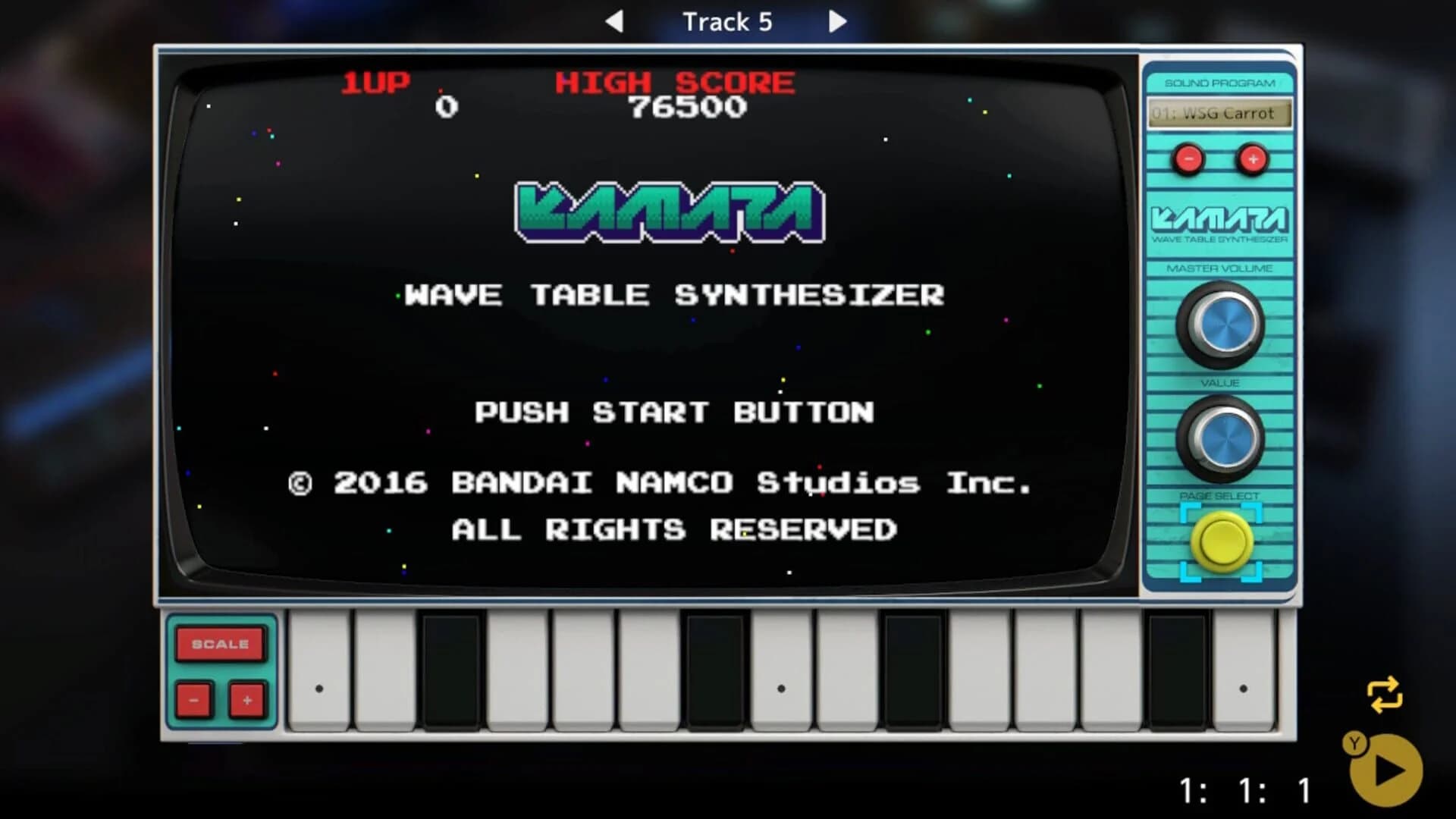The image size is (1456, 819).
Task: Turn the Master Volume knob
Action: 1221,325
